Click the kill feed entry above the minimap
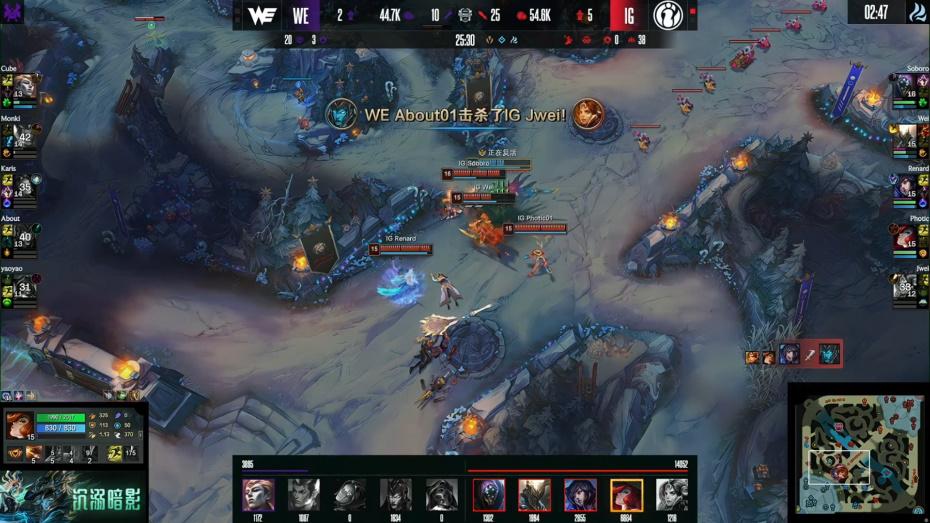The image size is (930, 523). click(792, 353)
